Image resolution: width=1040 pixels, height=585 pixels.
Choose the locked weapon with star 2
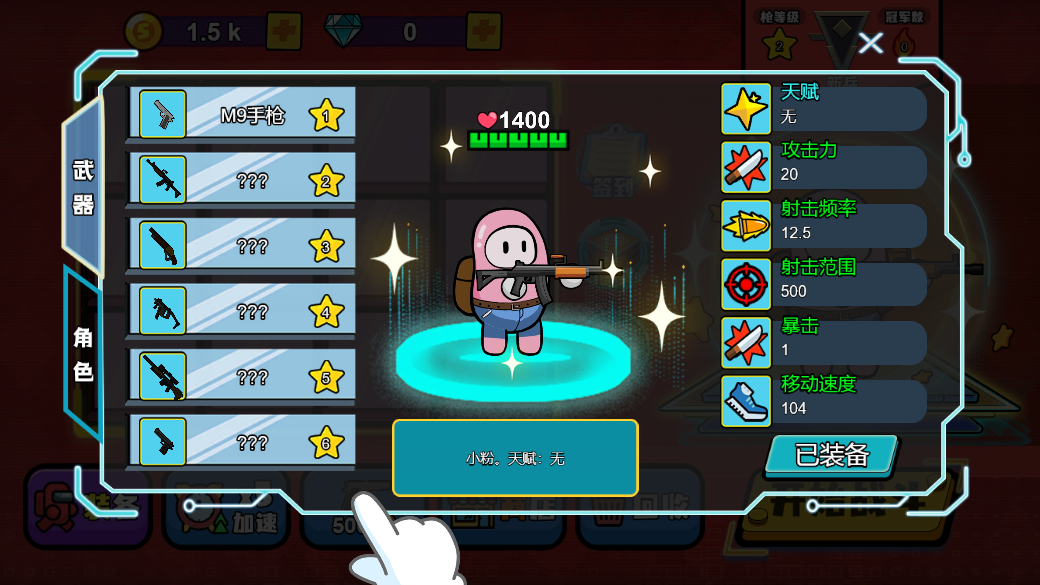click(241, 180)
